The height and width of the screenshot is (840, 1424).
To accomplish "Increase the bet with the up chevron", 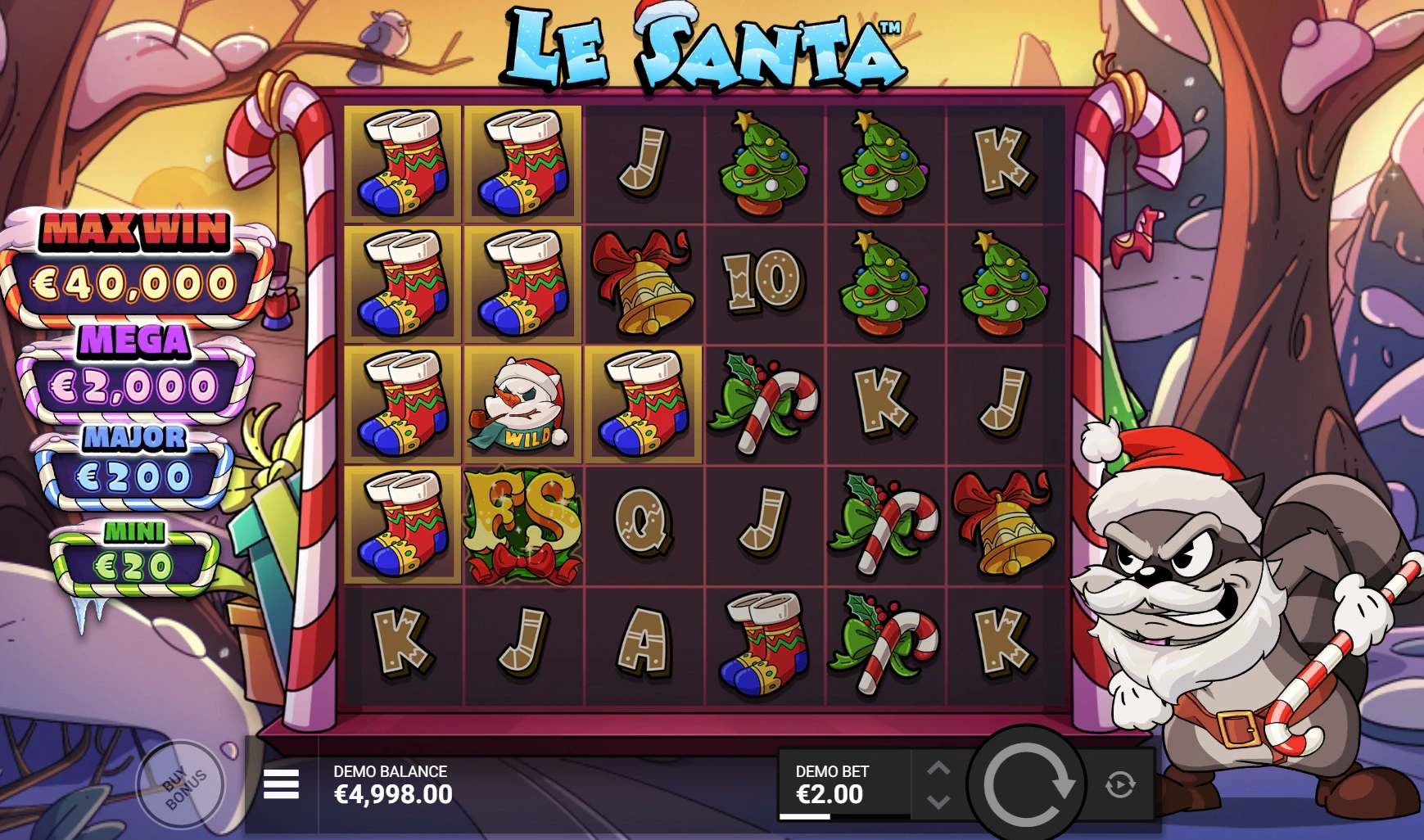I will pos(938,769).
